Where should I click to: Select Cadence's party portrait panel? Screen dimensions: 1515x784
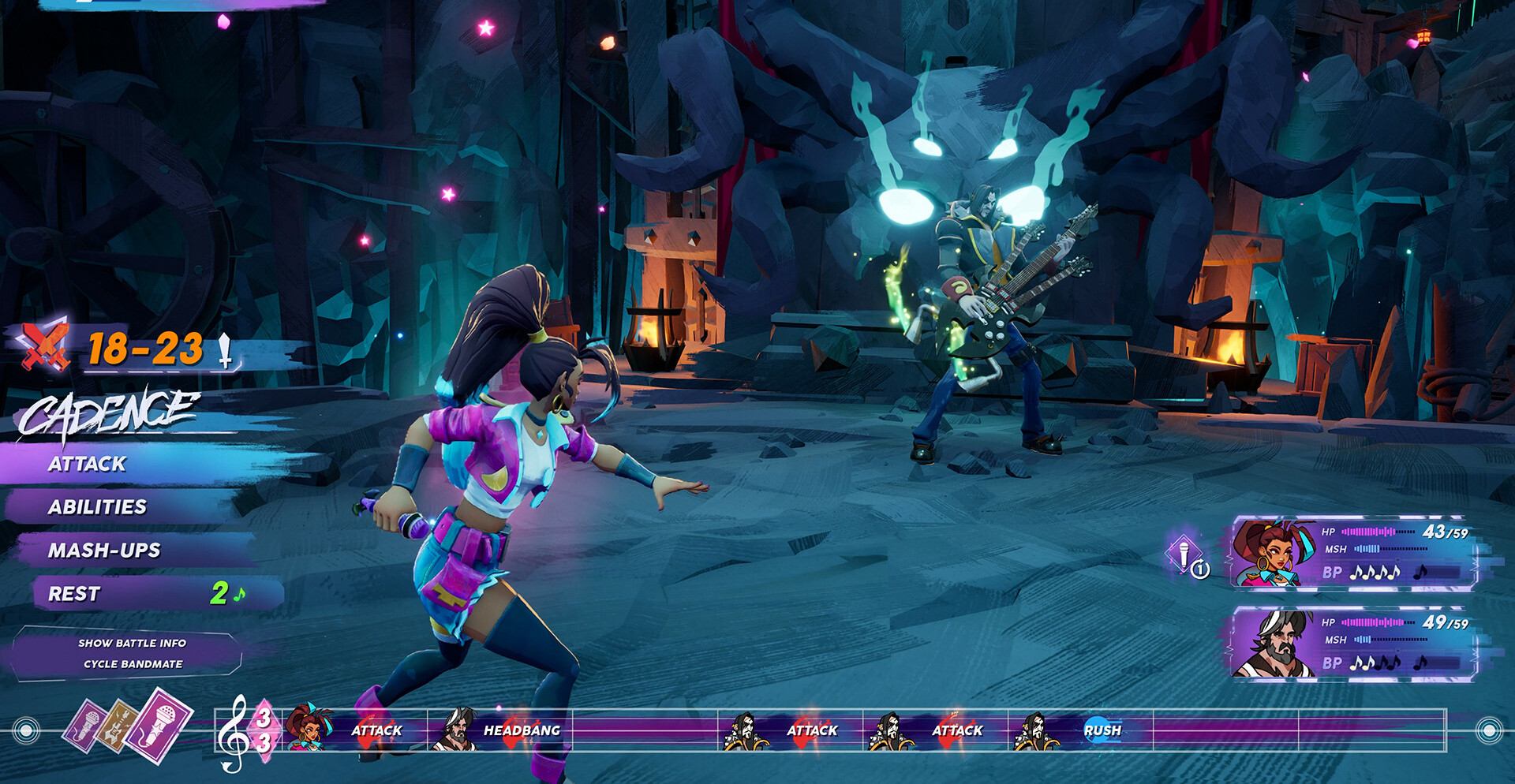click(1352, 553)
